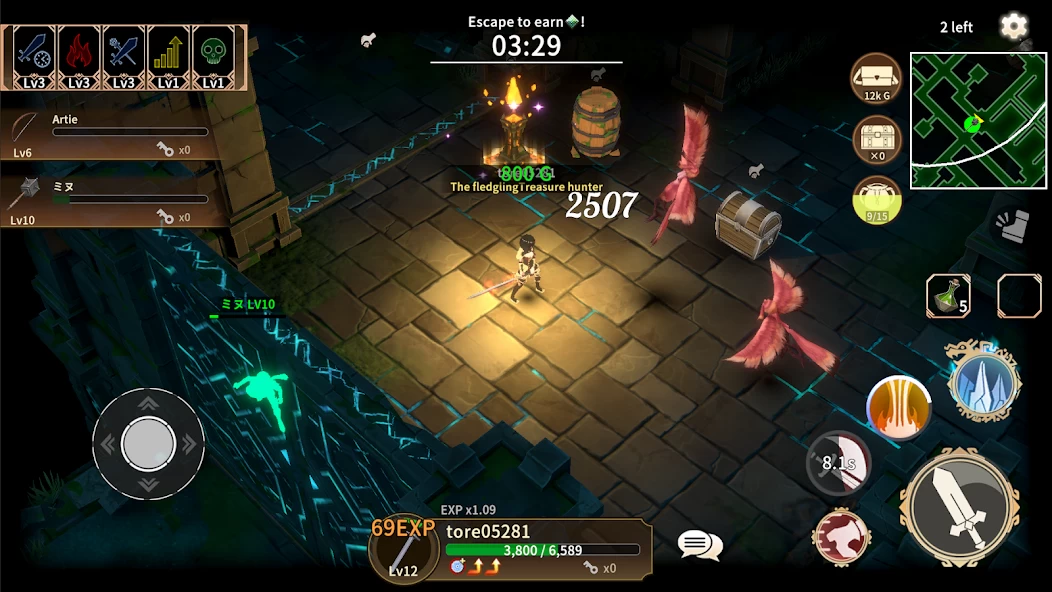The width and height of the screenshot is (1052, 592).
Task: Select party member Artie's row
Action: [x=110, y=134]
